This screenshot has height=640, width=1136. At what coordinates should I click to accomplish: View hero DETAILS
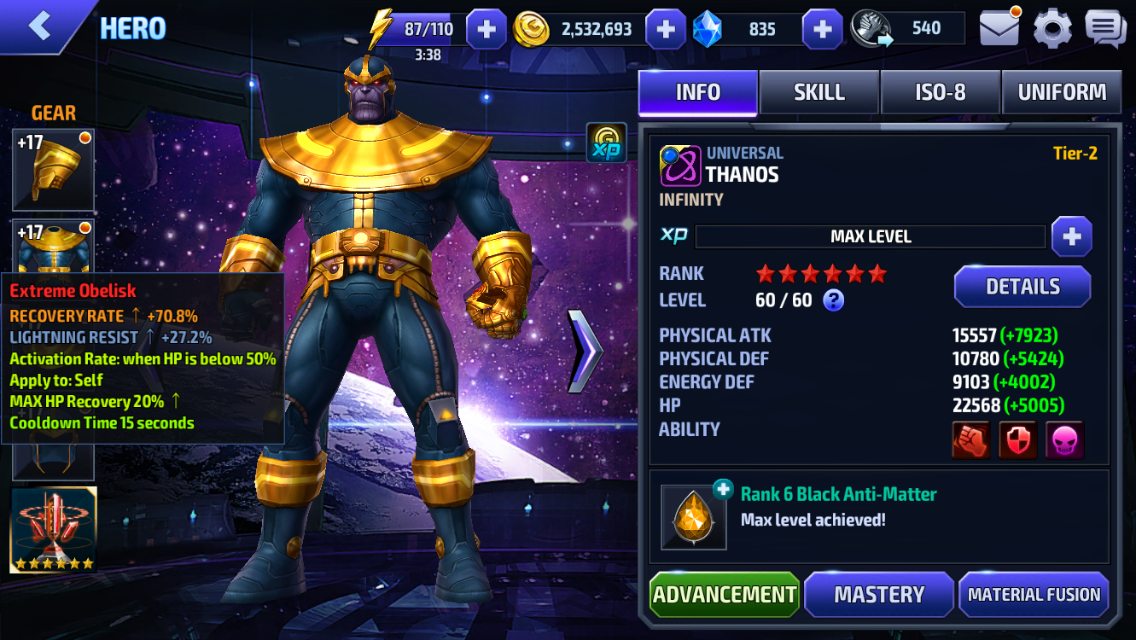point(1022,287)
